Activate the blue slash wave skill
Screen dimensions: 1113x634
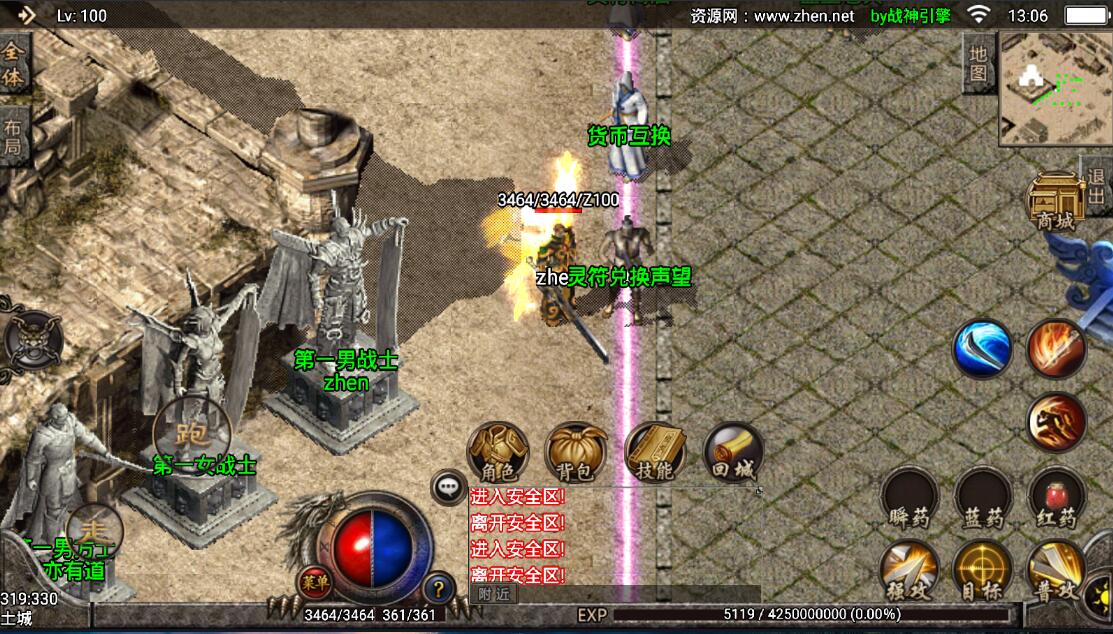point(982,349)
